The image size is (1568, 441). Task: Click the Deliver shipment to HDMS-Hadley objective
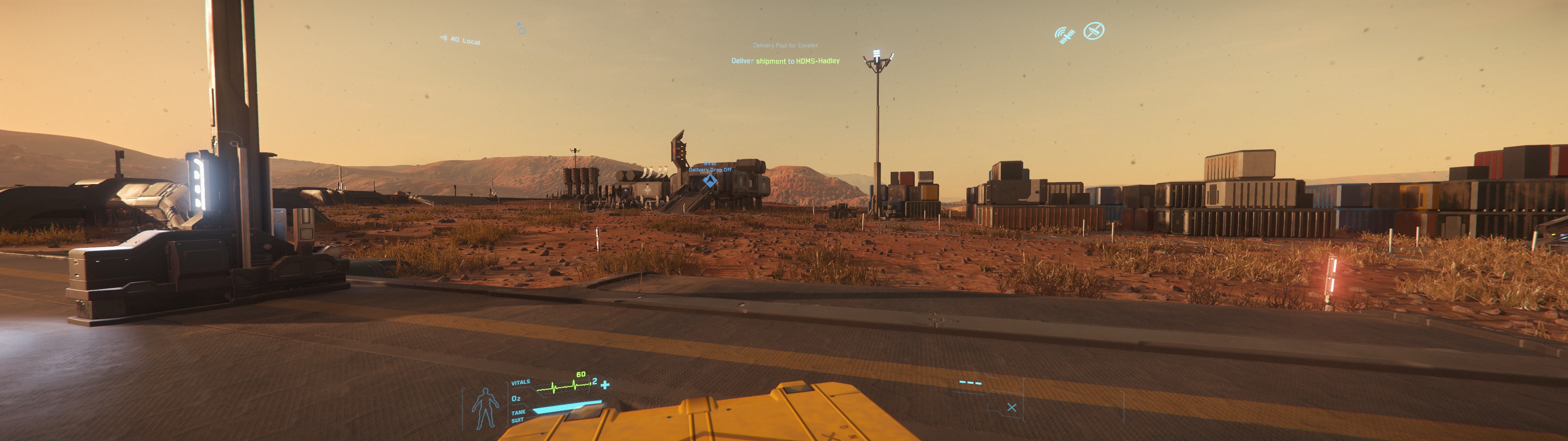pyautogui.click(x=785, y=61)
